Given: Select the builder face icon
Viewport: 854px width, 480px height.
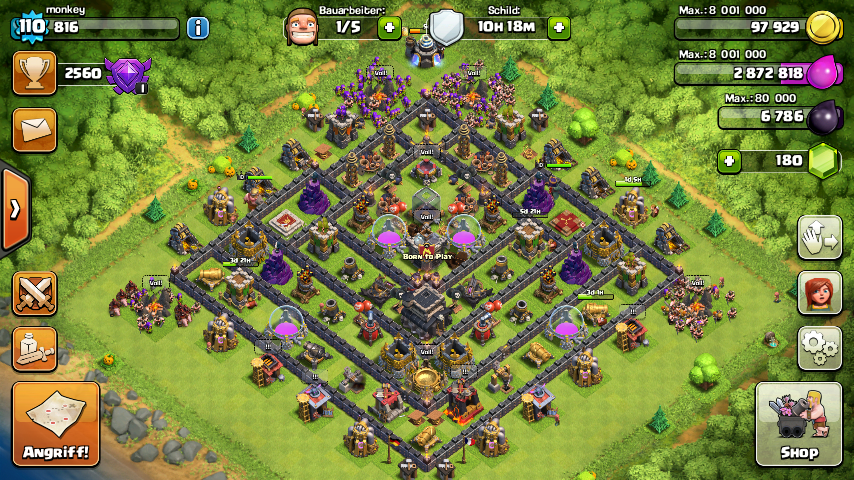Looking at the screenshot, I should pos(303,27).
